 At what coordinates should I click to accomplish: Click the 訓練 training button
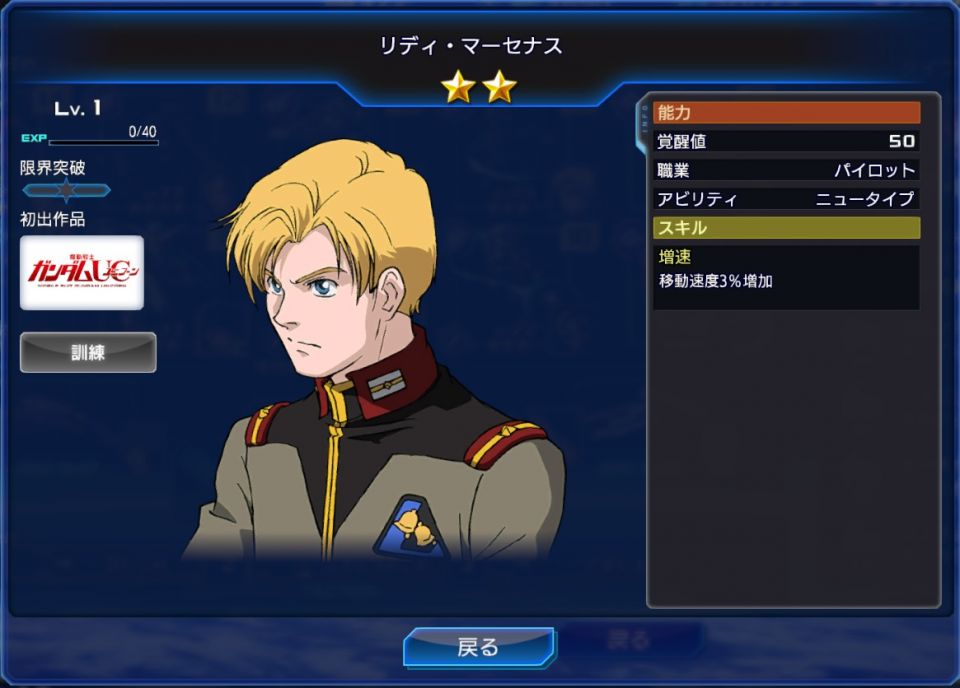click(x=88, y=352)
